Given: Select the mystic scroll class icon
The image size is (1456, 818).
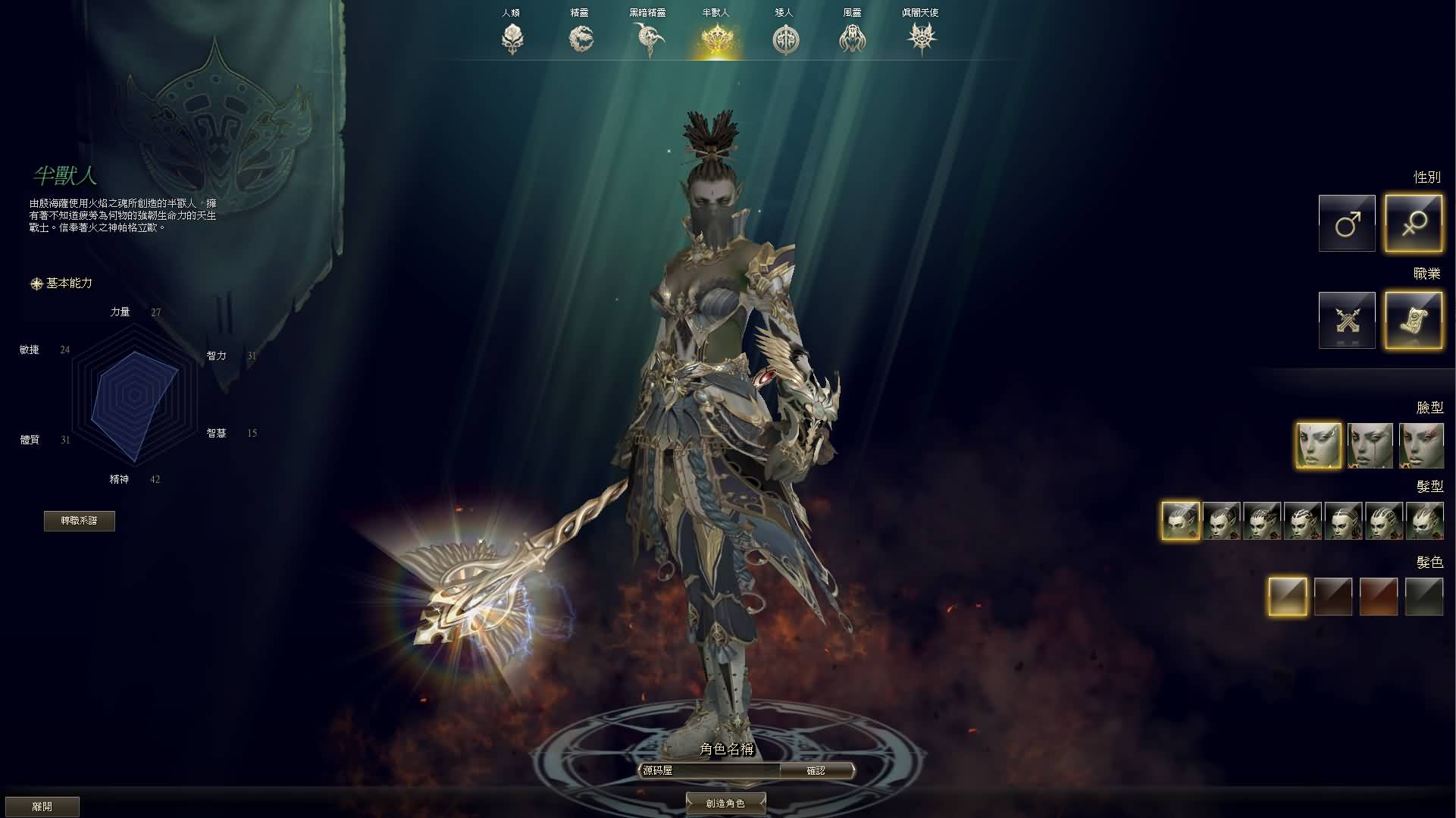Looking at the screenshot, I should 1414,319.
